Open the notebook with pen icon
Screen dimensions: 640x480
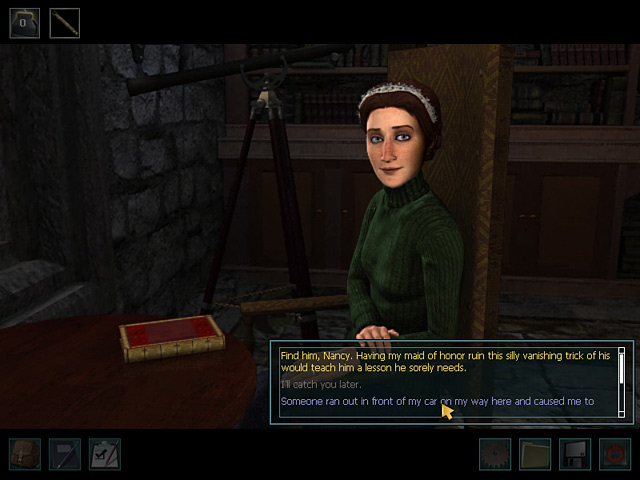click(65, 454)
